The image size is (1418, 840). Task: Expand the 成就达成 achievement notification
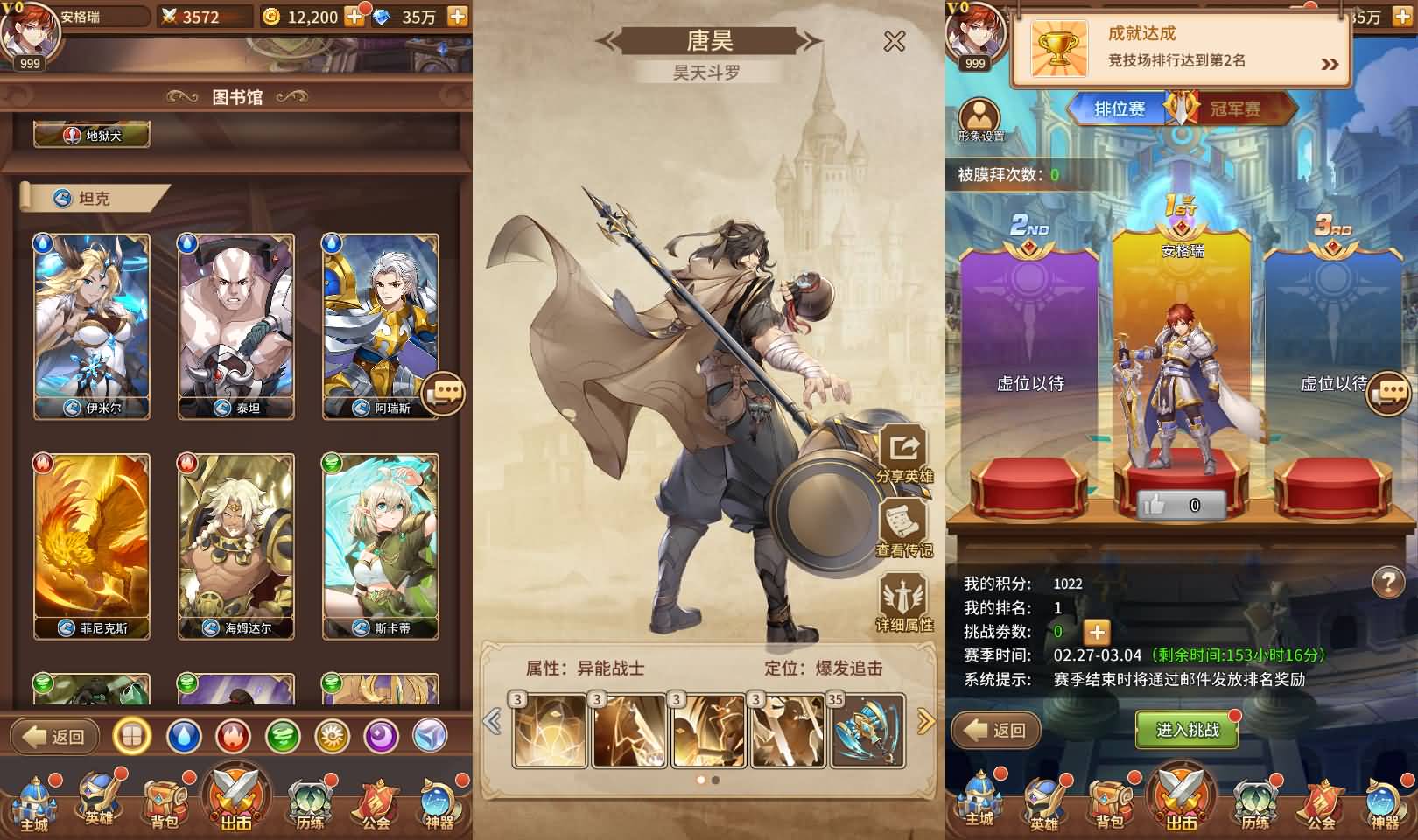pos(1330,63)
